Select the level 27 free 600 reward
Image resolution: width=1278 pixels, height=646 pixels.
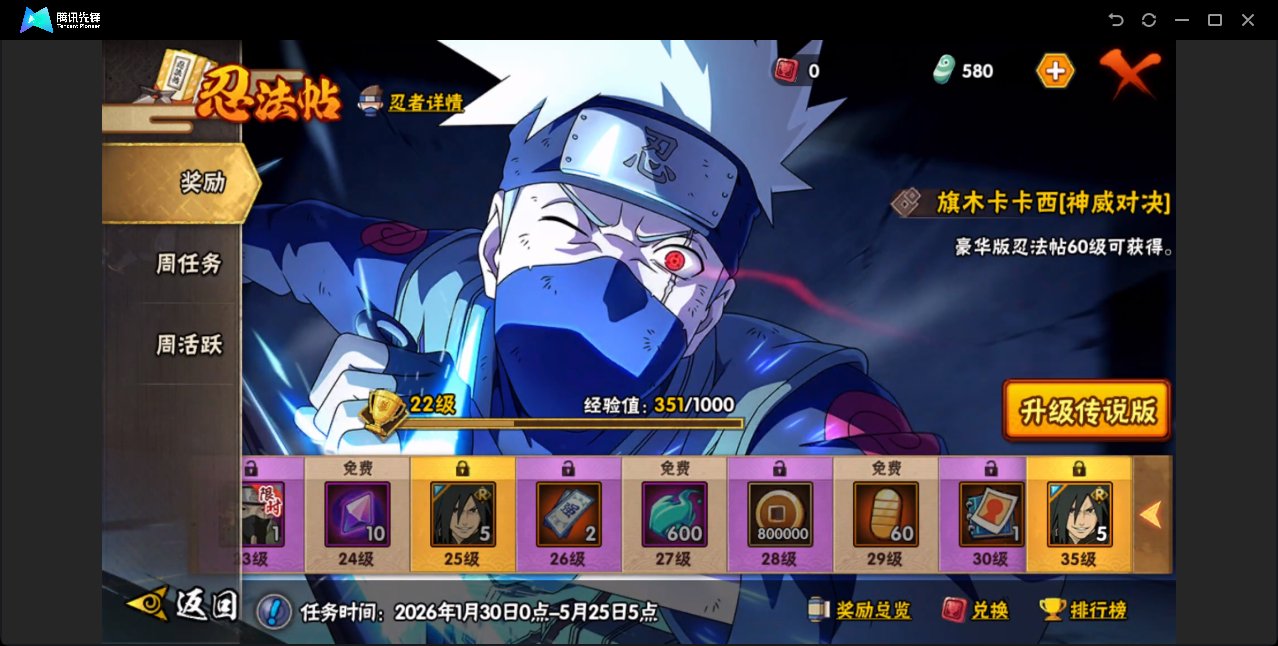[675, 514]
